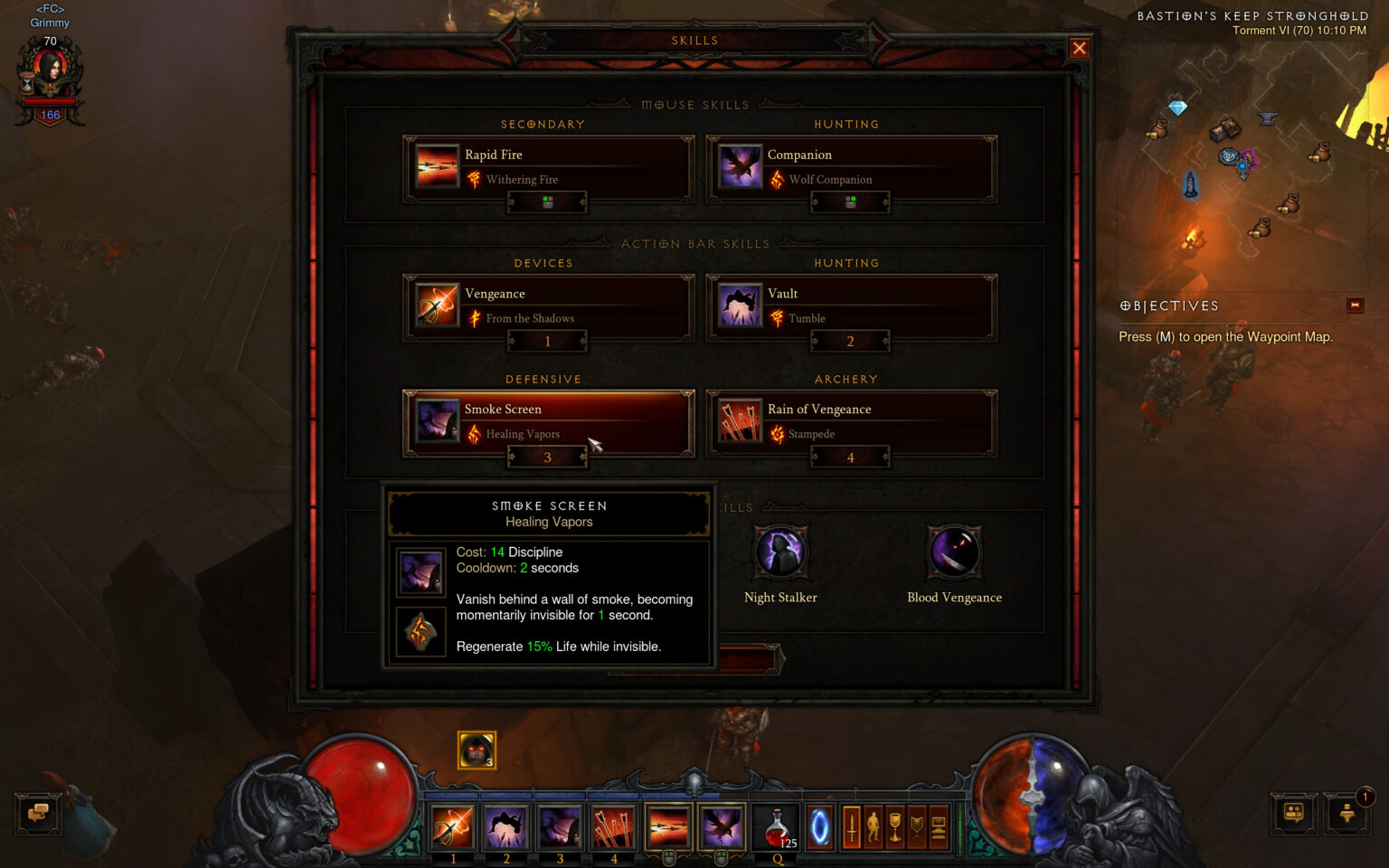Viewport: 1389px width, 868px height.
Task: Close the Skills window with the X
Action: pos(1079,48)
